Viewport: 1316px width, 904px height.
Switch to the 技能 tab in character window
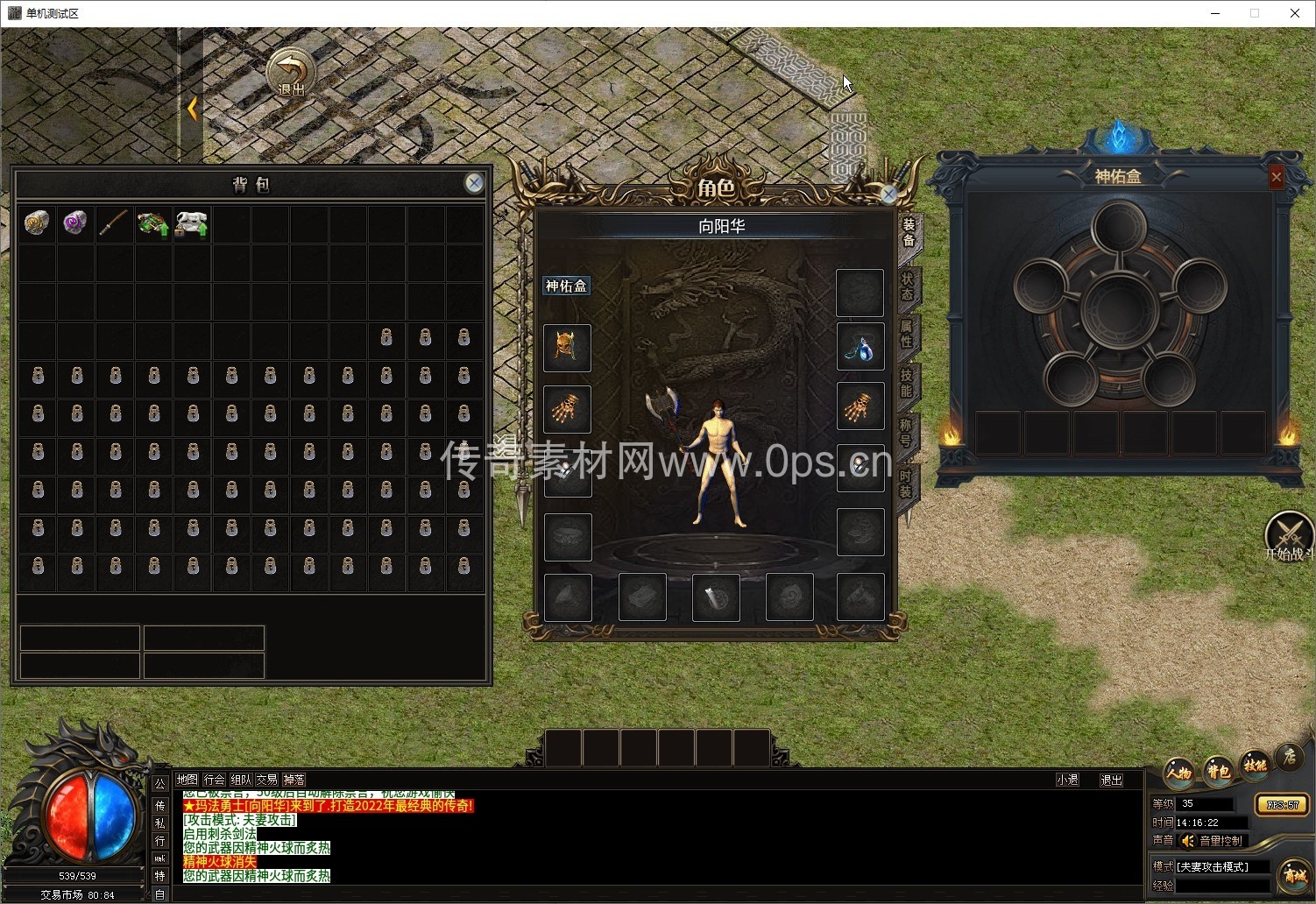pyautogui.click(x=908, y=384)
